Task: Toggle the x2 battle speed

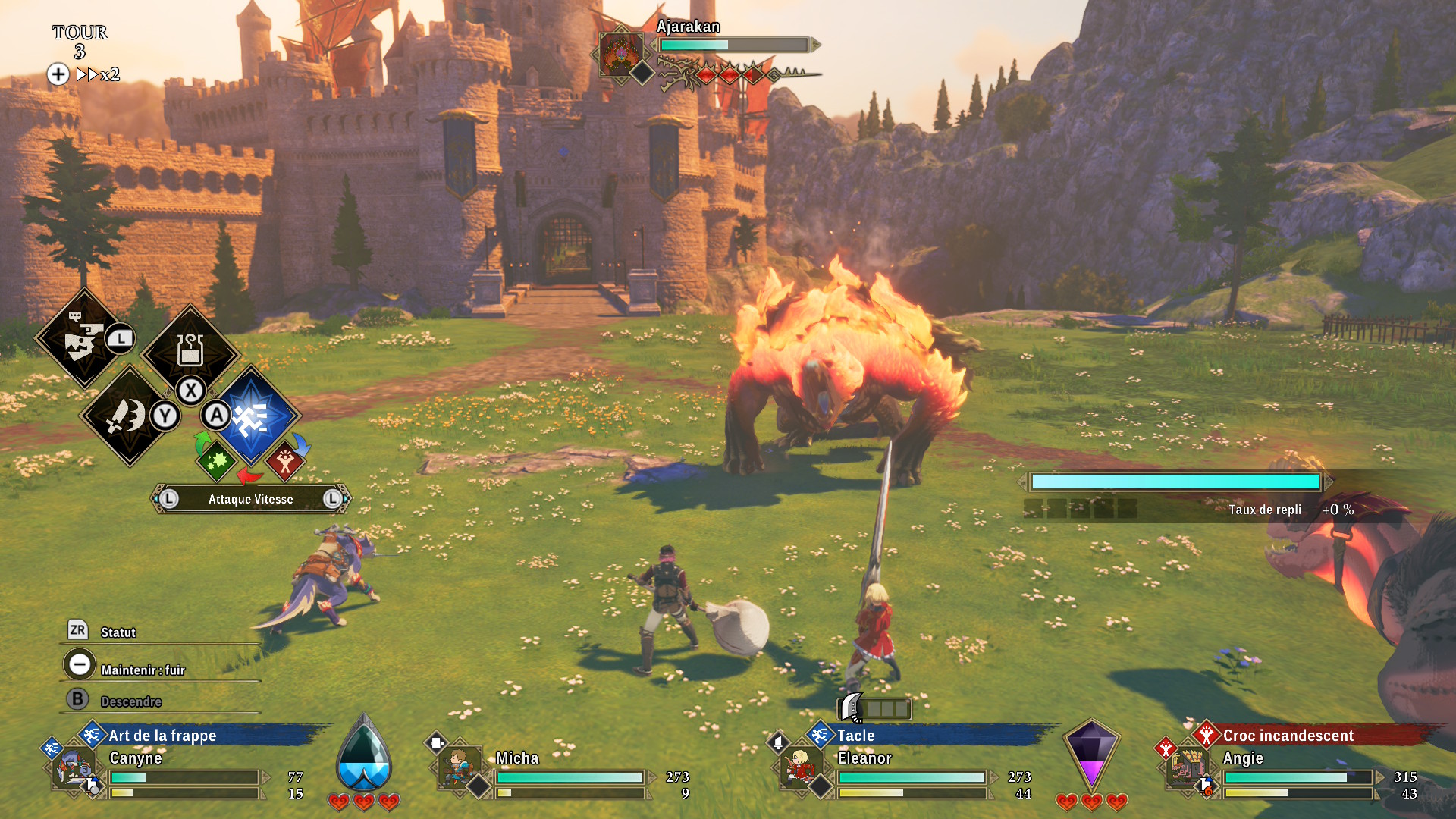Action: point(97,74)
